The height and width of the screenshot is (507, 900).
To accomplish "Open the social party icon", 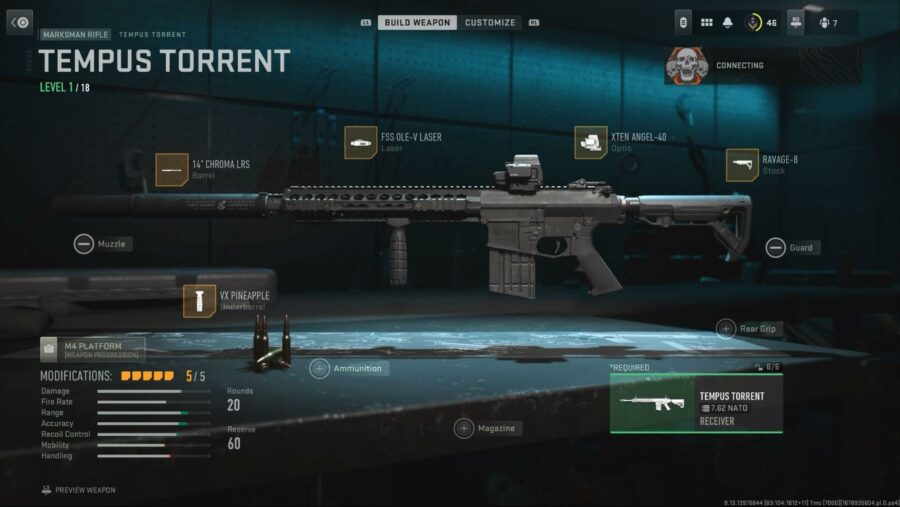I will point(826,22).
